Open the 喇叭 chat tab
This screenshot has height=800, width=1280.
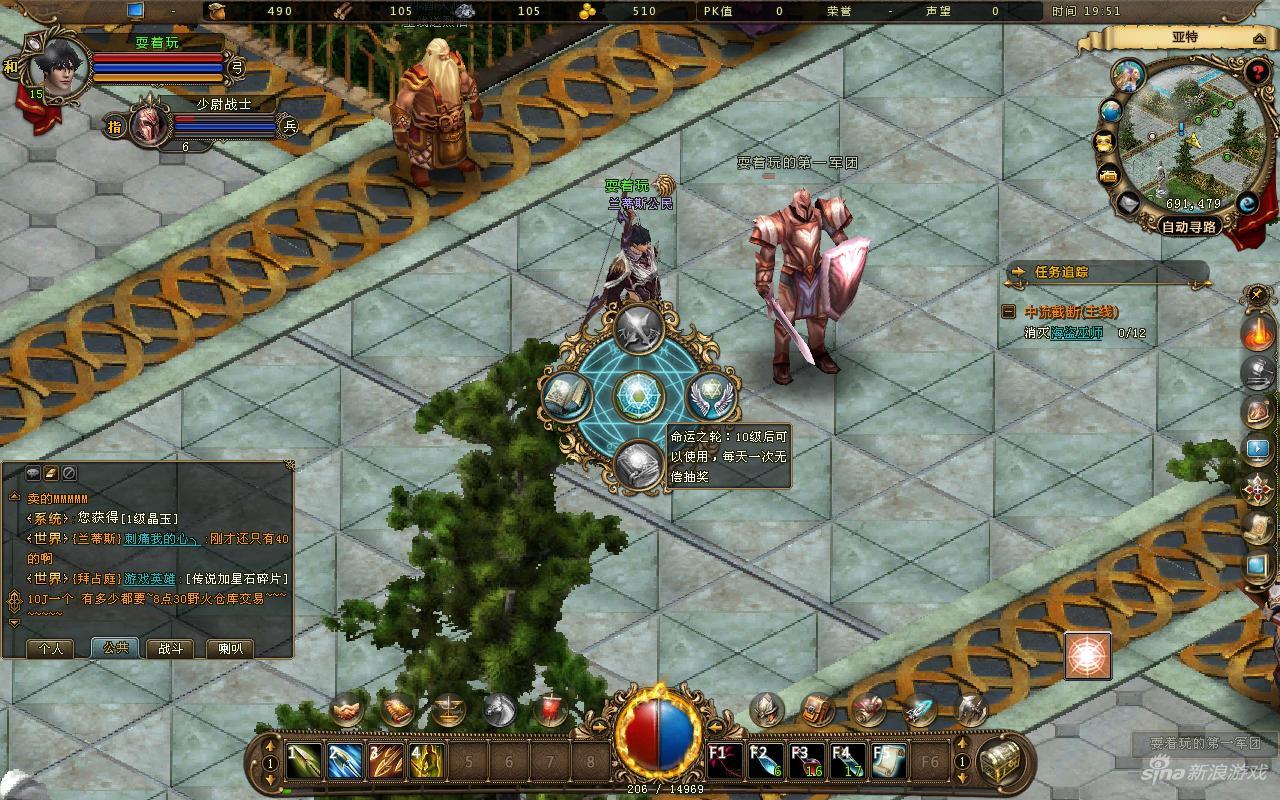point(230,648)
